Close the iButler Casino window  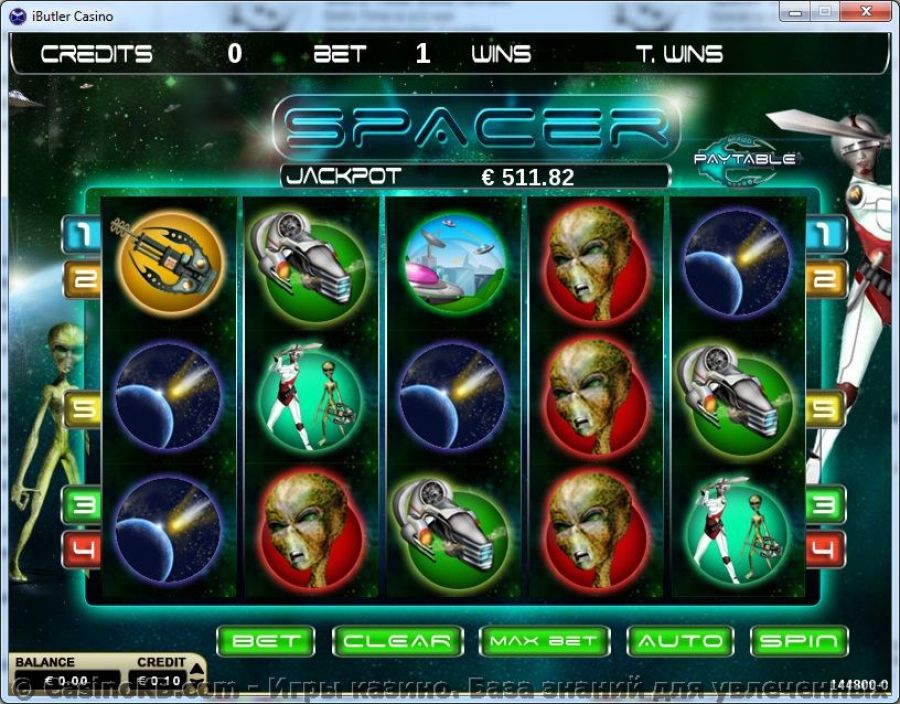click(x=864, y=11)
